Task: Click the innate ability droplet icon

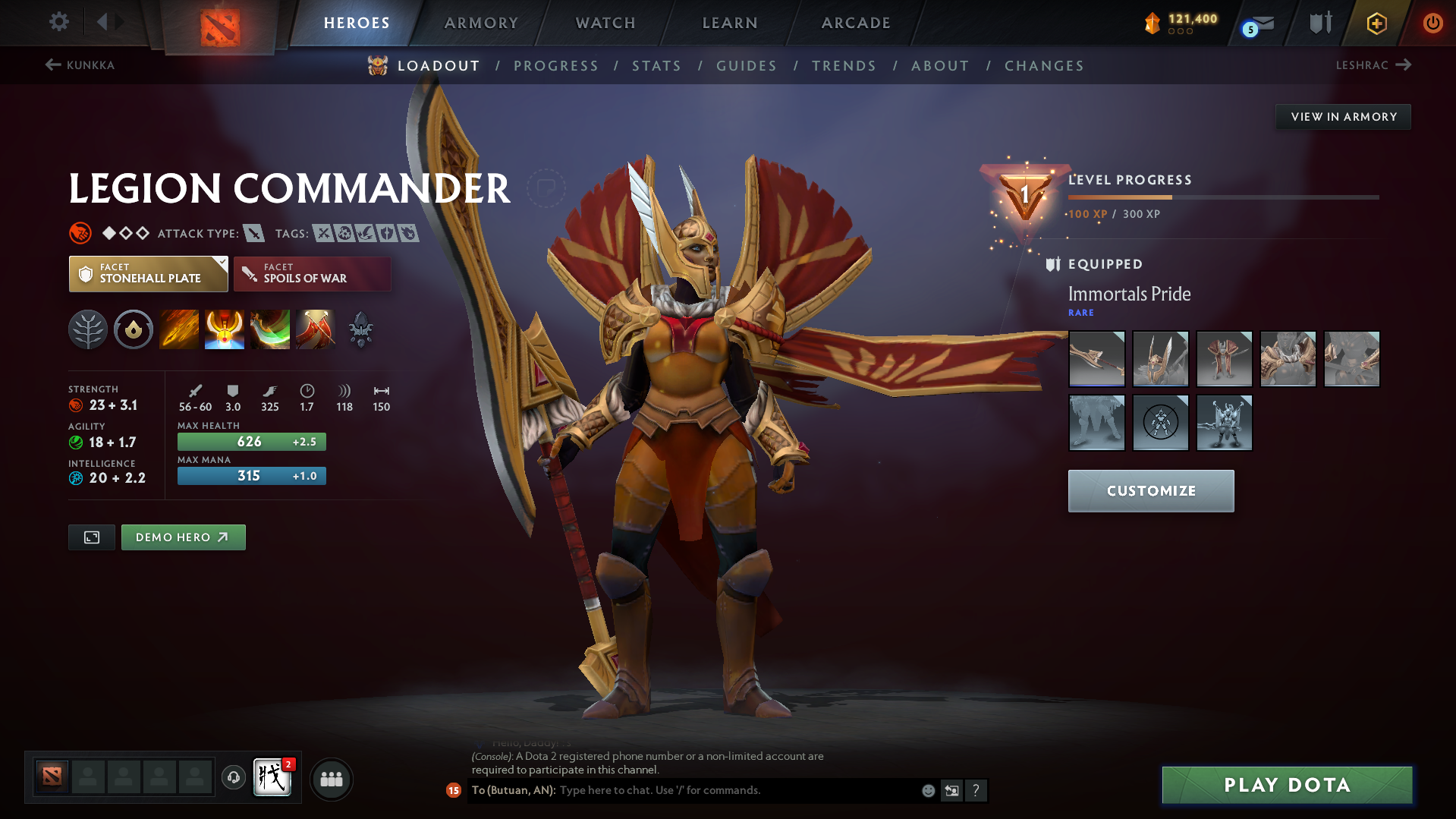Action: (x=134, y=329)
